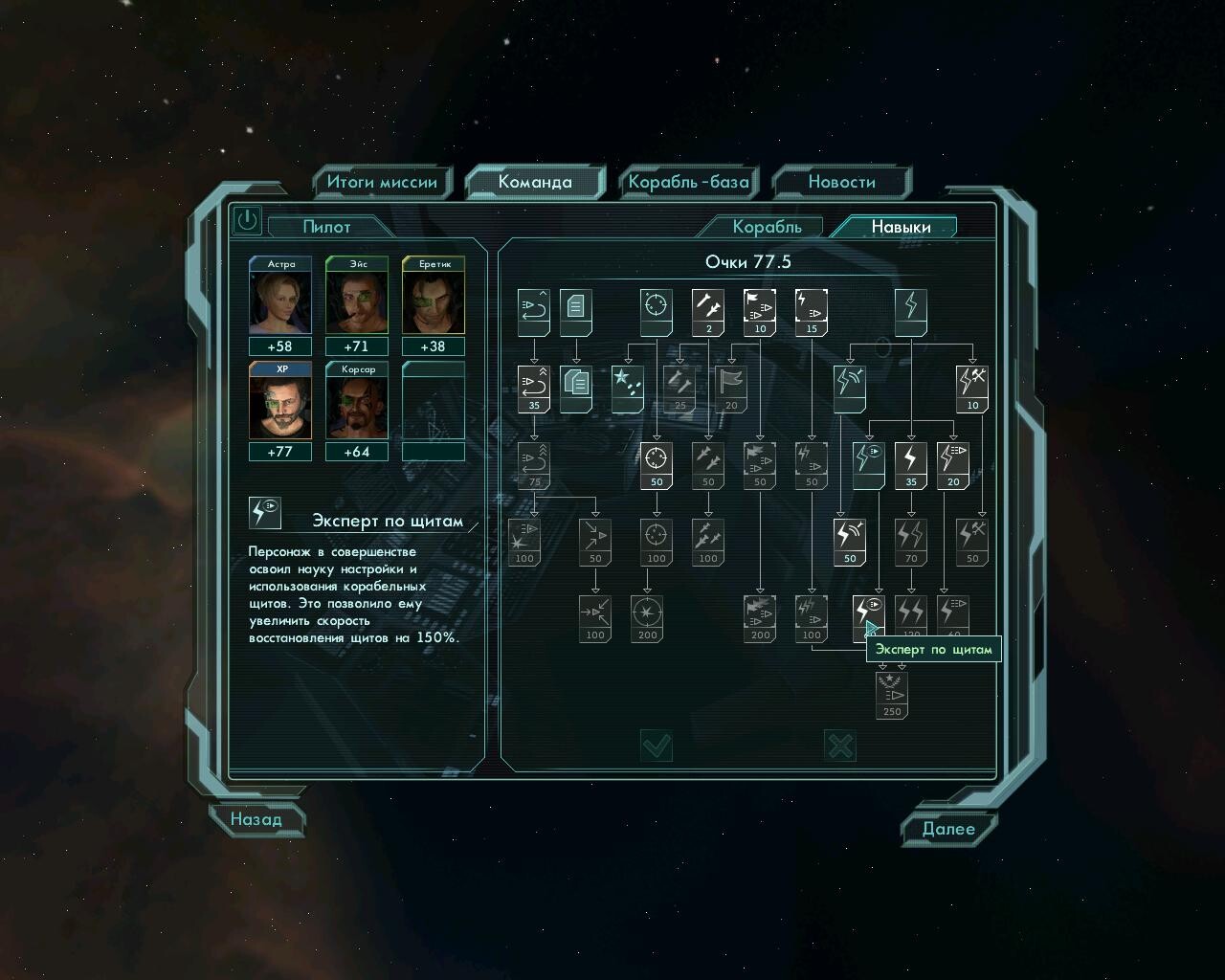Image resolution: width=1225 pixels, height=980 pixels.
Task: Open the Корабль sub-tab
Action: [x=766, y=227]
